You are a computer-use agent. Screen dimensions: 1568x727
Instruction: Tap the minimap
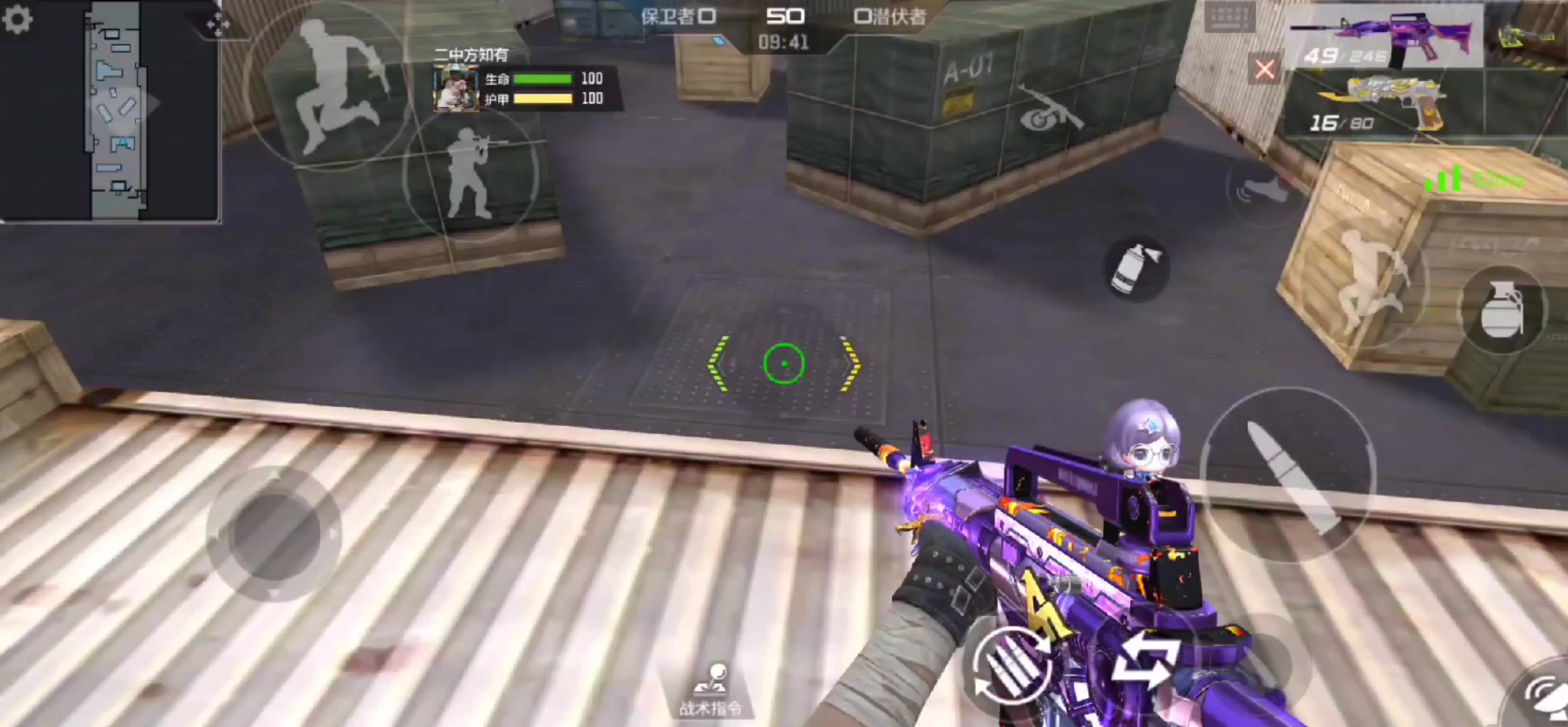point(116,110)
